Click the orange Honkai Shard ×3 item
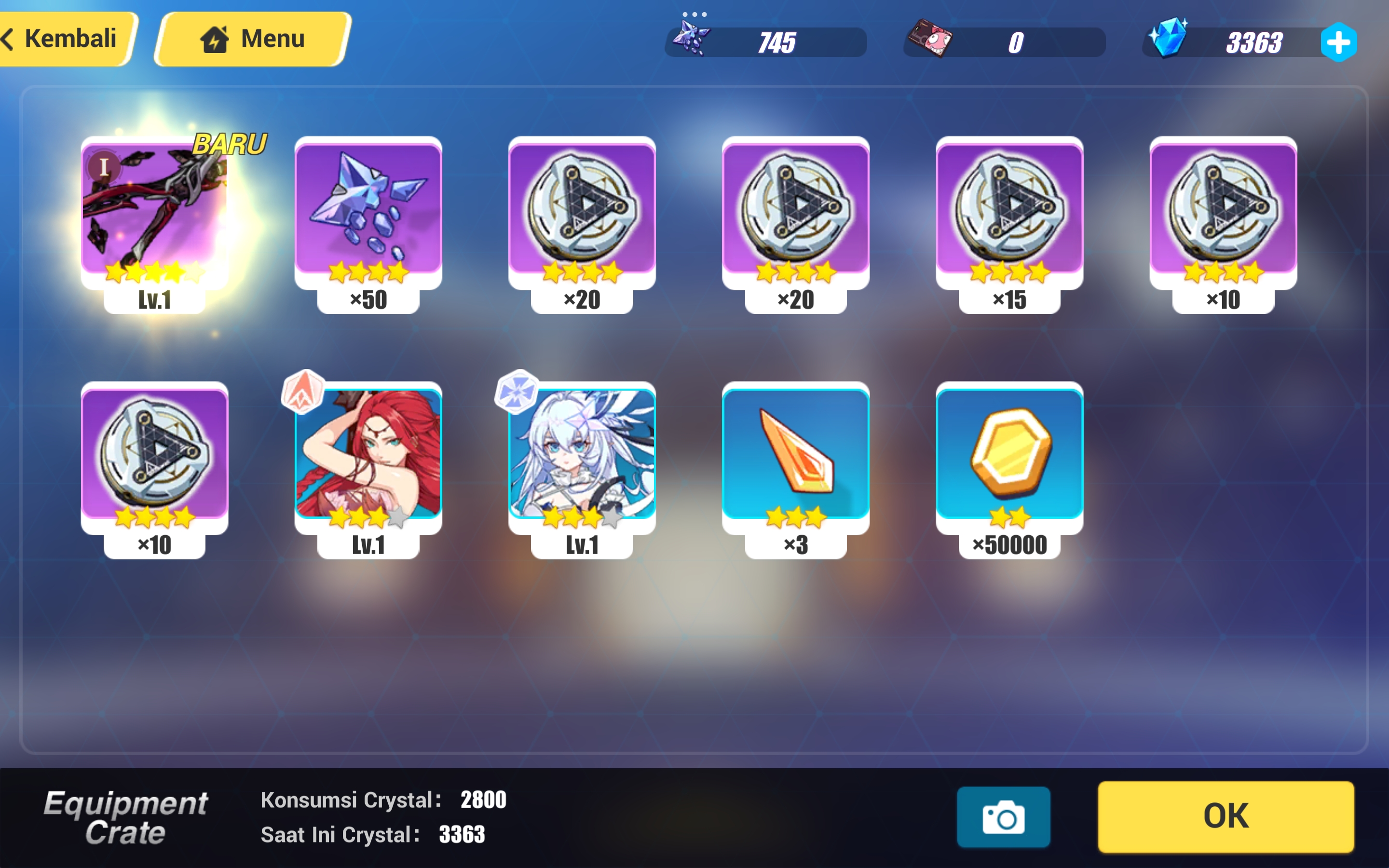The image size is (1389, 868). point(795,459)
